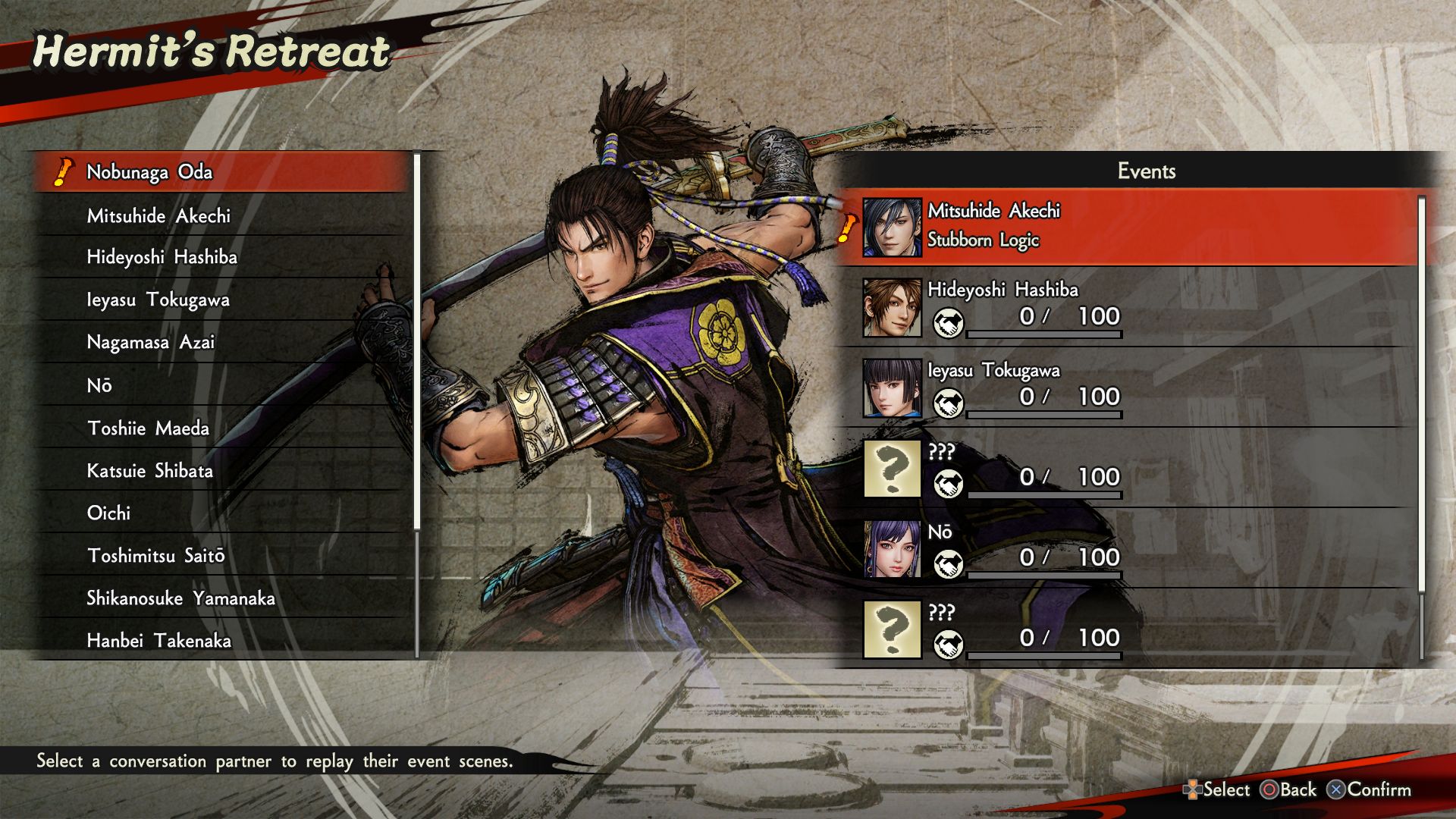Click the Events panel scrollbar
This screenshot has height=819, width=1456.
tap(1421, 394)
